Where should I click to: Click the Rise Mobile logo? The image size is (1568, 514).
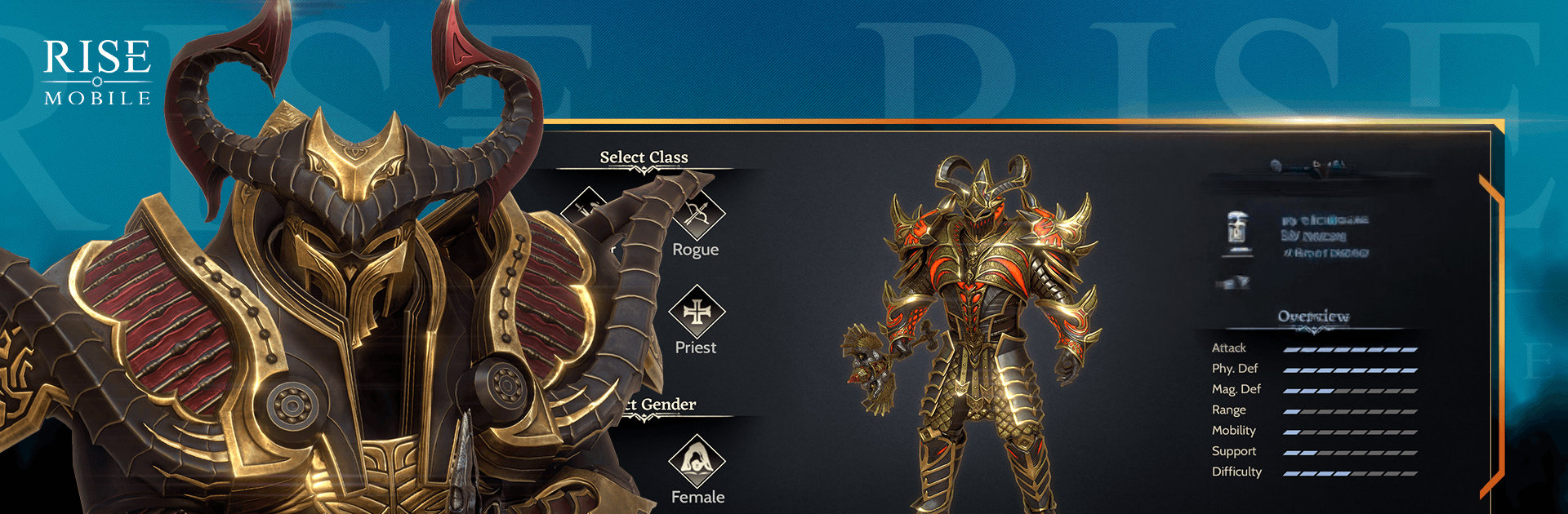[97, 73]
